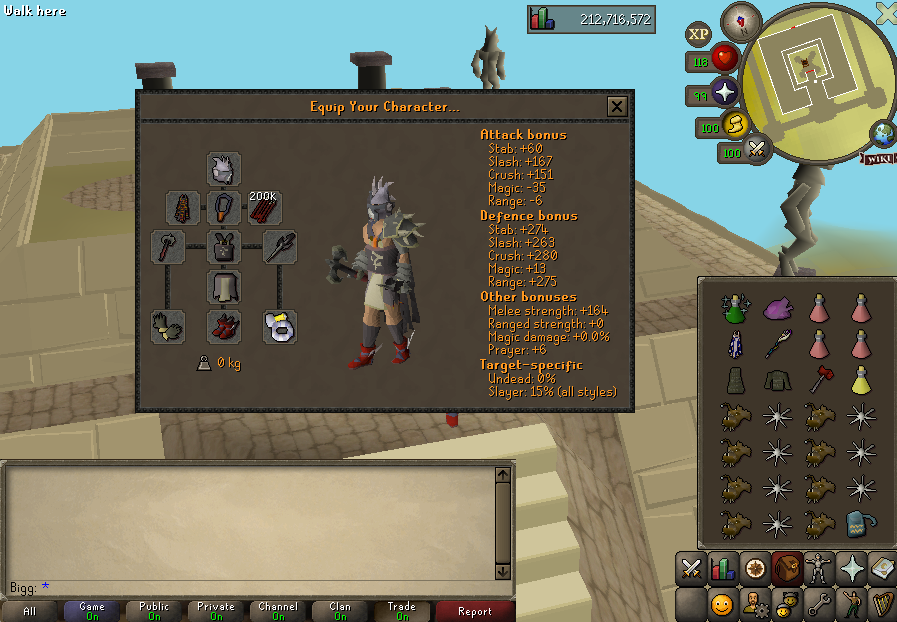
Task: Open the Wiki lookup button
Action: [878, 159]
